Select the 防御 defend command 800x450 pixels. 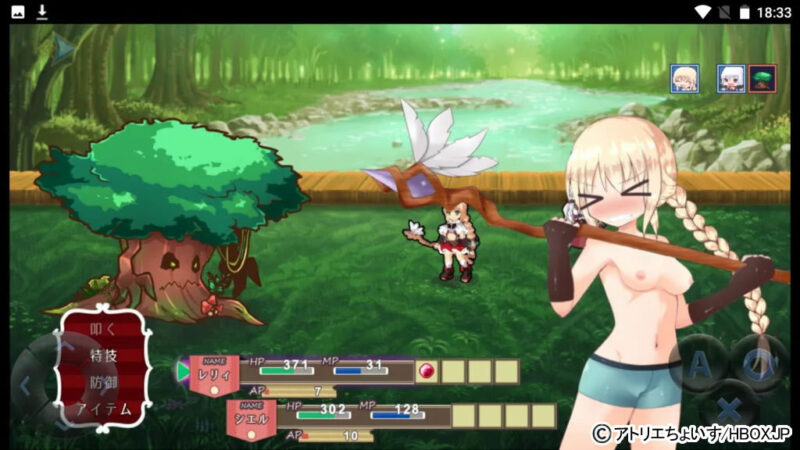[x=104, y=382]
